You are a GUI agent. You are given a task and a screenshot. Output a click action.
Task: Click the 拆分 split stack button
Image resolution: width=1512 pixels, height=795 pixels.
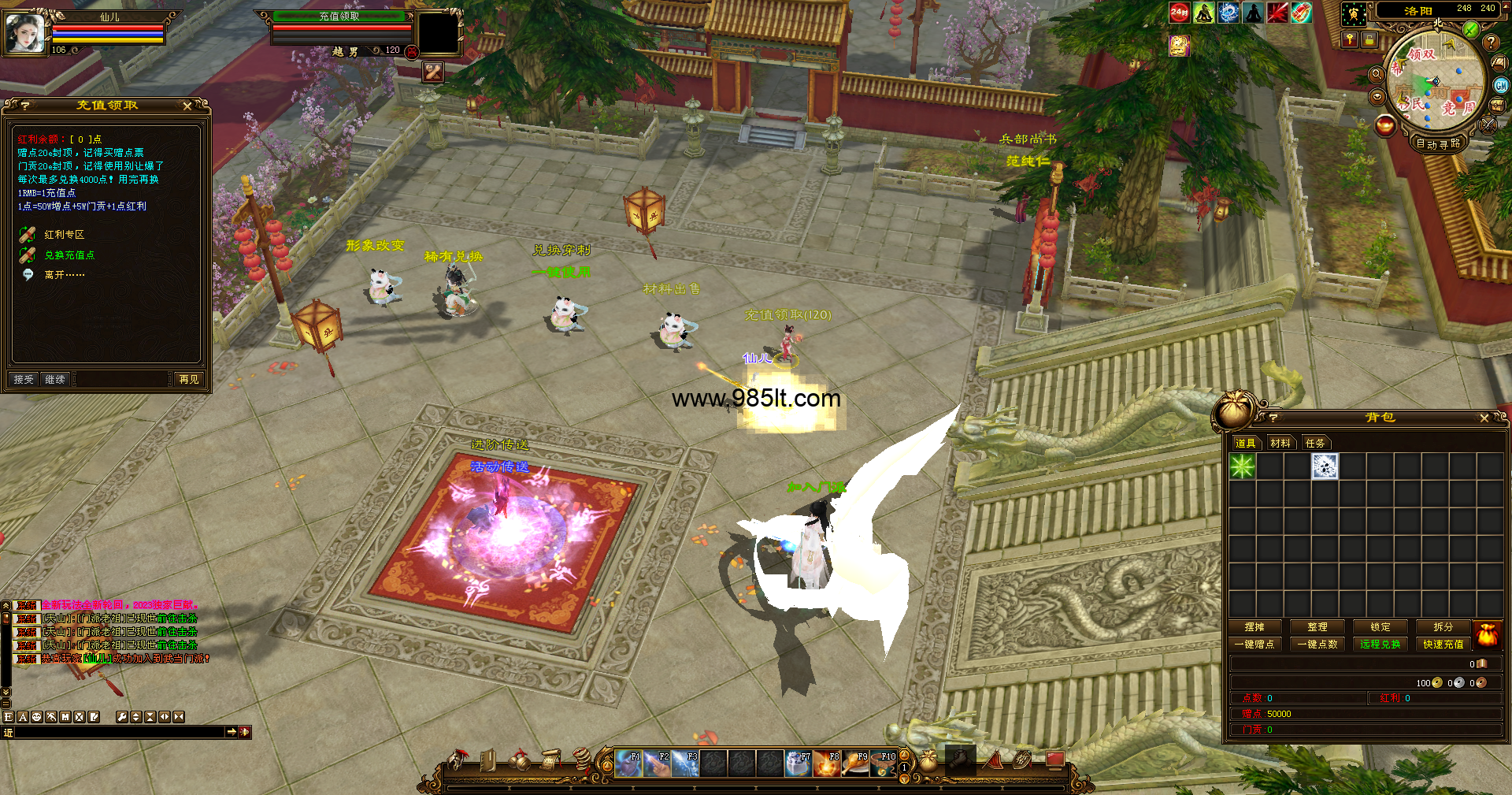(x=1443, y=627)
